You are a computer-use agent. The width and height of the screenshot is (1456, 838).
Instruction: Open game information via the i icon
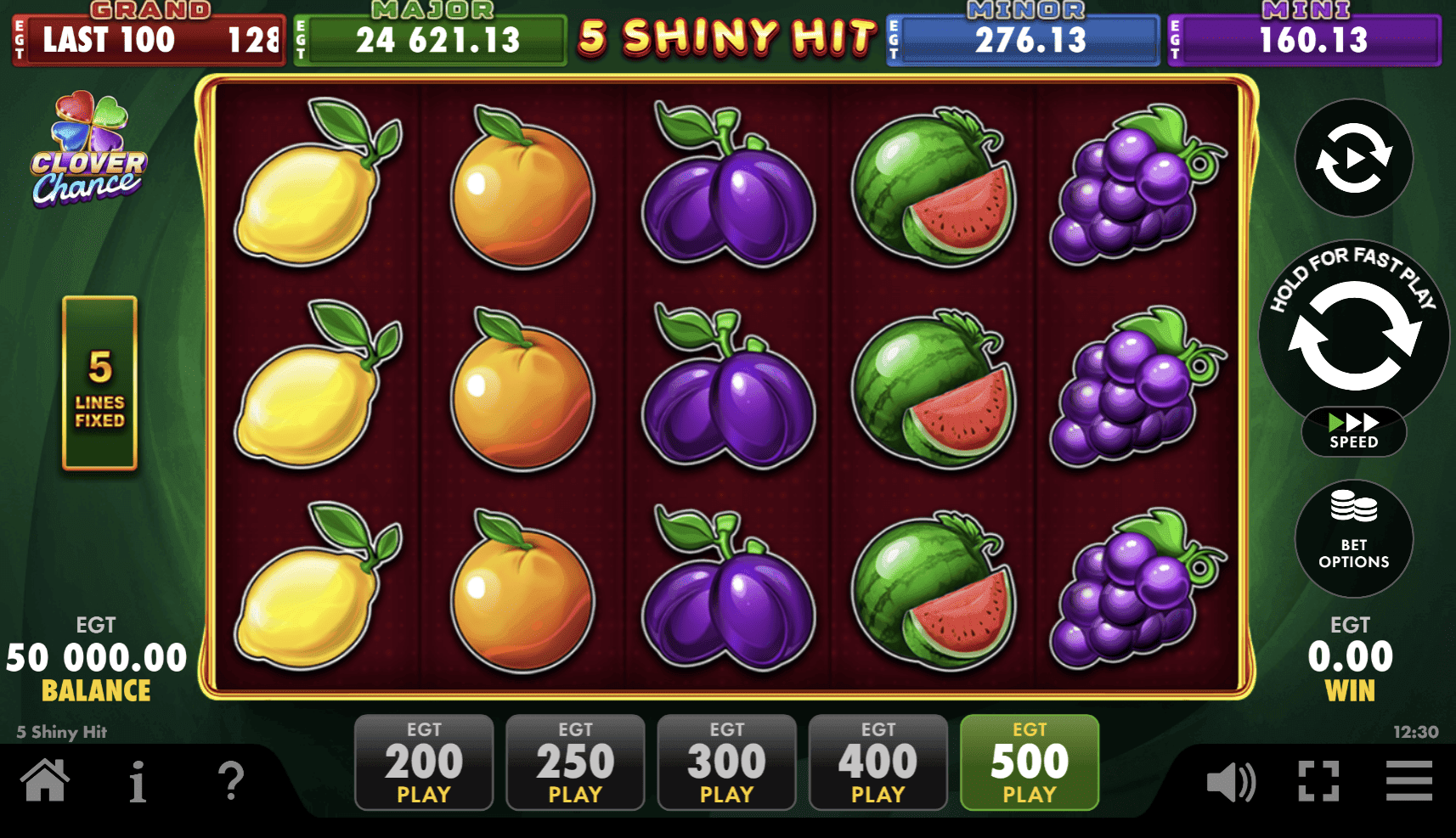(138, 782)
